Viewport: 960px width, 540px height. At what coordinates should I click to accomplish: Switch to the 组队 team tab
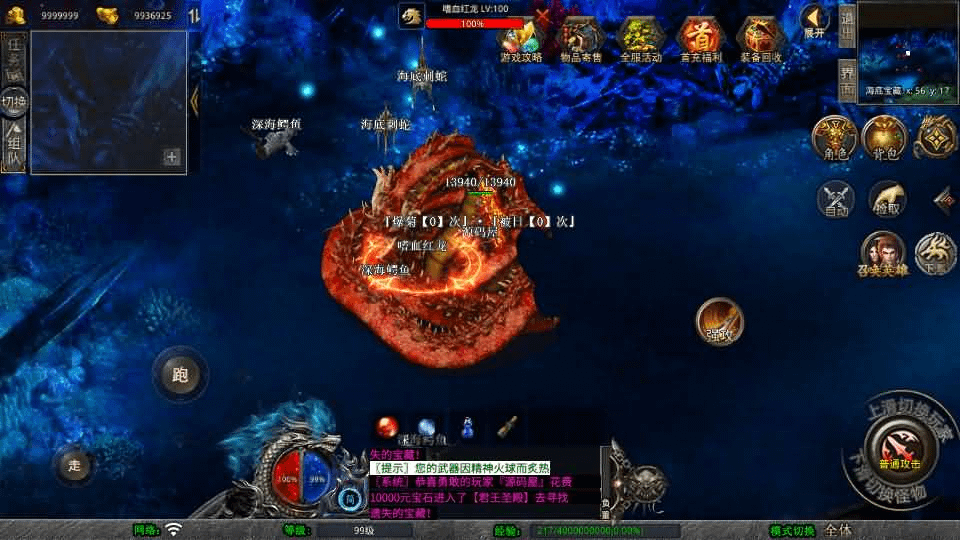click(x=14, y=145)
